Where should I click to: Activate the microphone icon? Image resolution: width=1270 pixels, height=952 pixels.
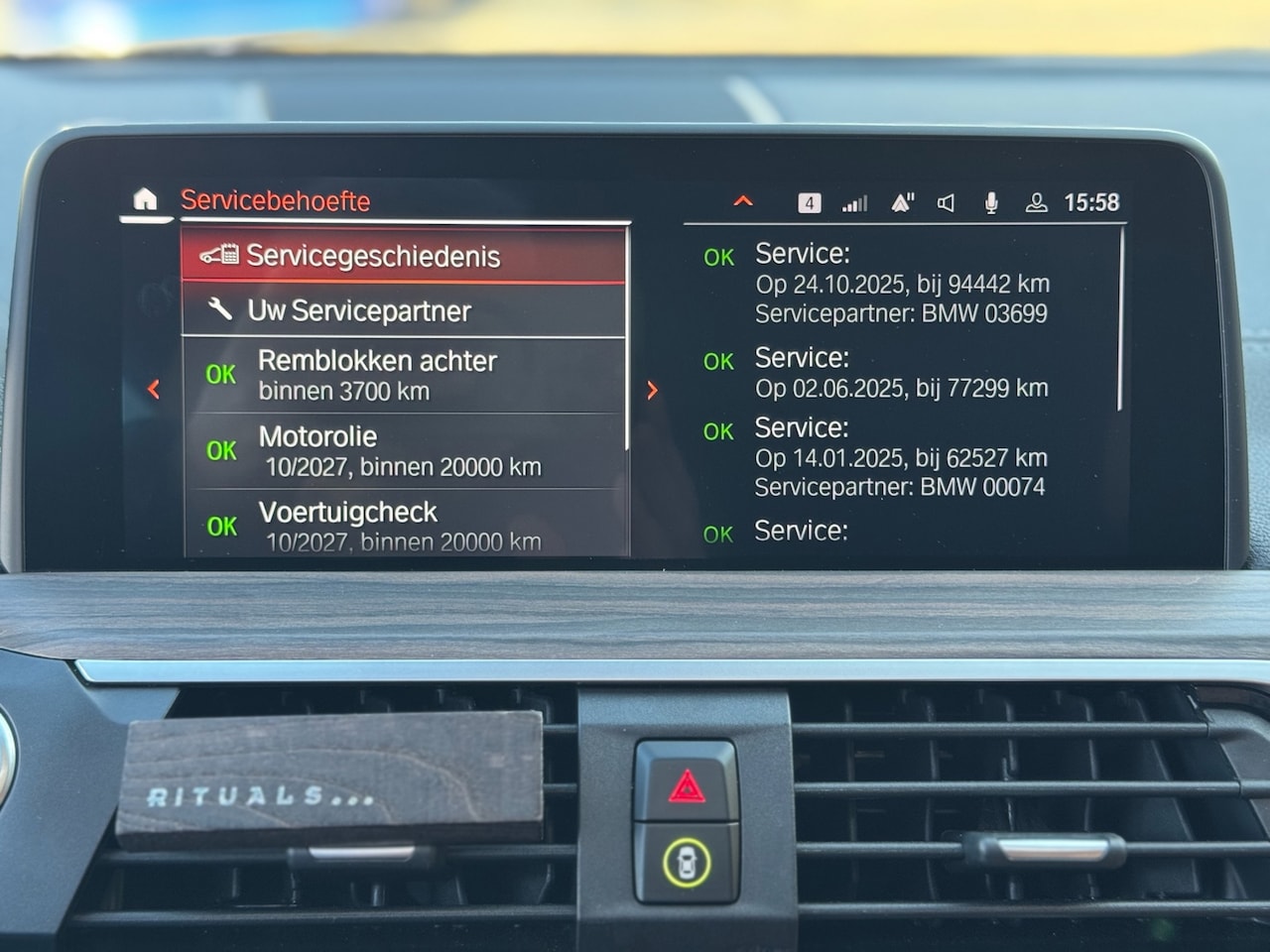(990, 203)
